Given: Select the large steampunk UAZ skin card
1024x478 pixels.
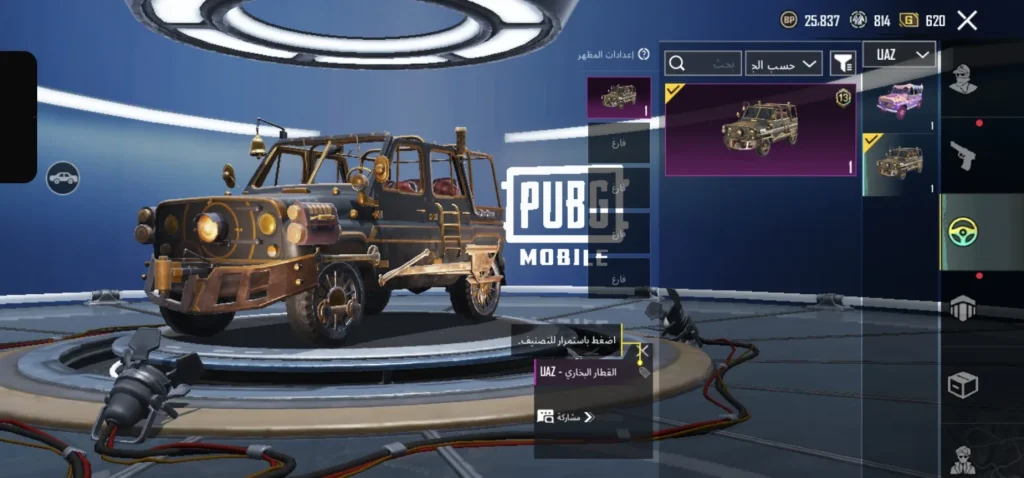Looking at the screenshot, I should click(761, 129).
